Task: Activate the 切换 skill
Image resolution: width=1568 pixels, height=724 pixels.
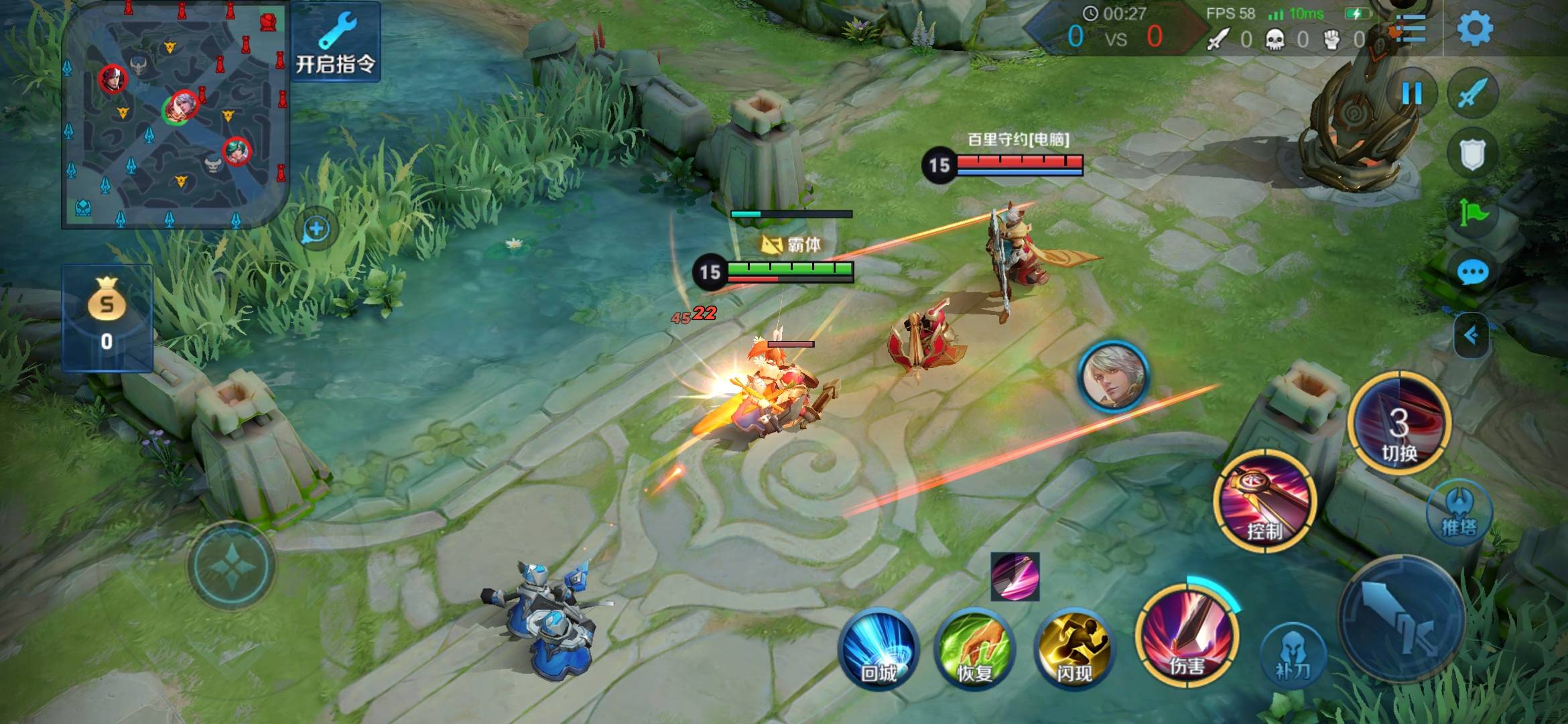Action: (1399, 424)
